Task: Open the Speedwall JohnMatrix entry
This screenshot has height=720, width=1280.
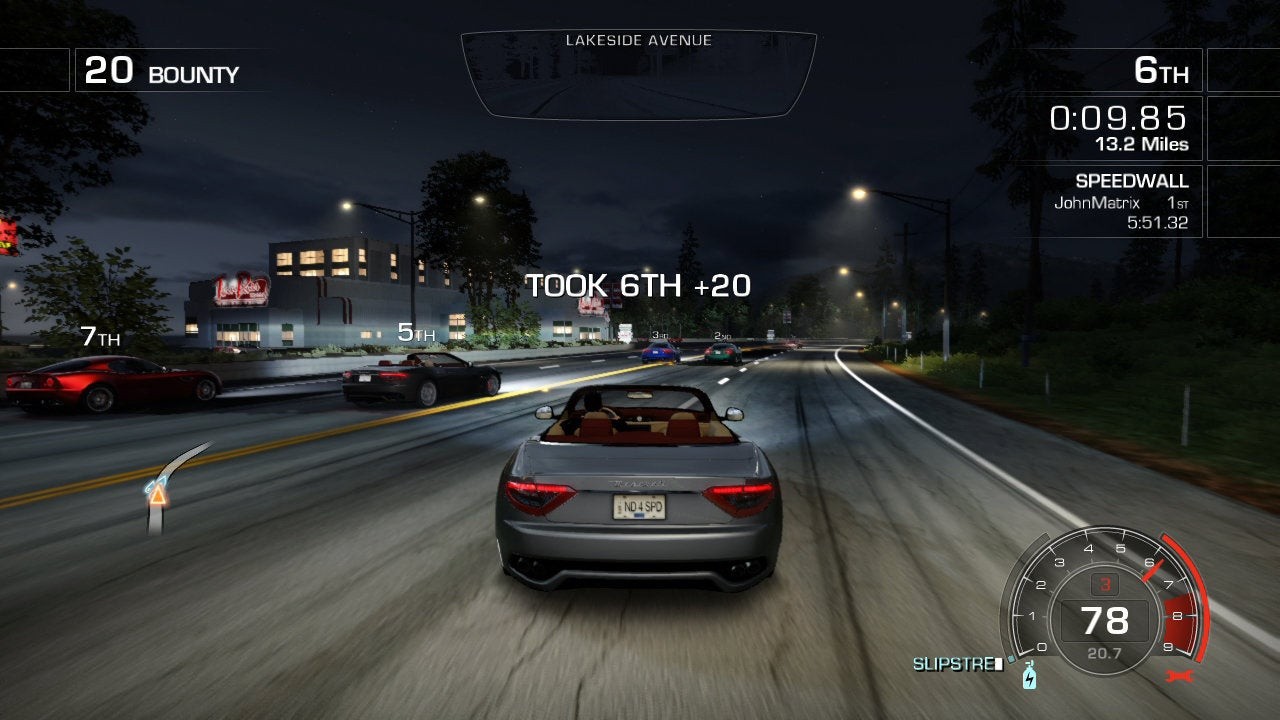Action: [1120, 202]
